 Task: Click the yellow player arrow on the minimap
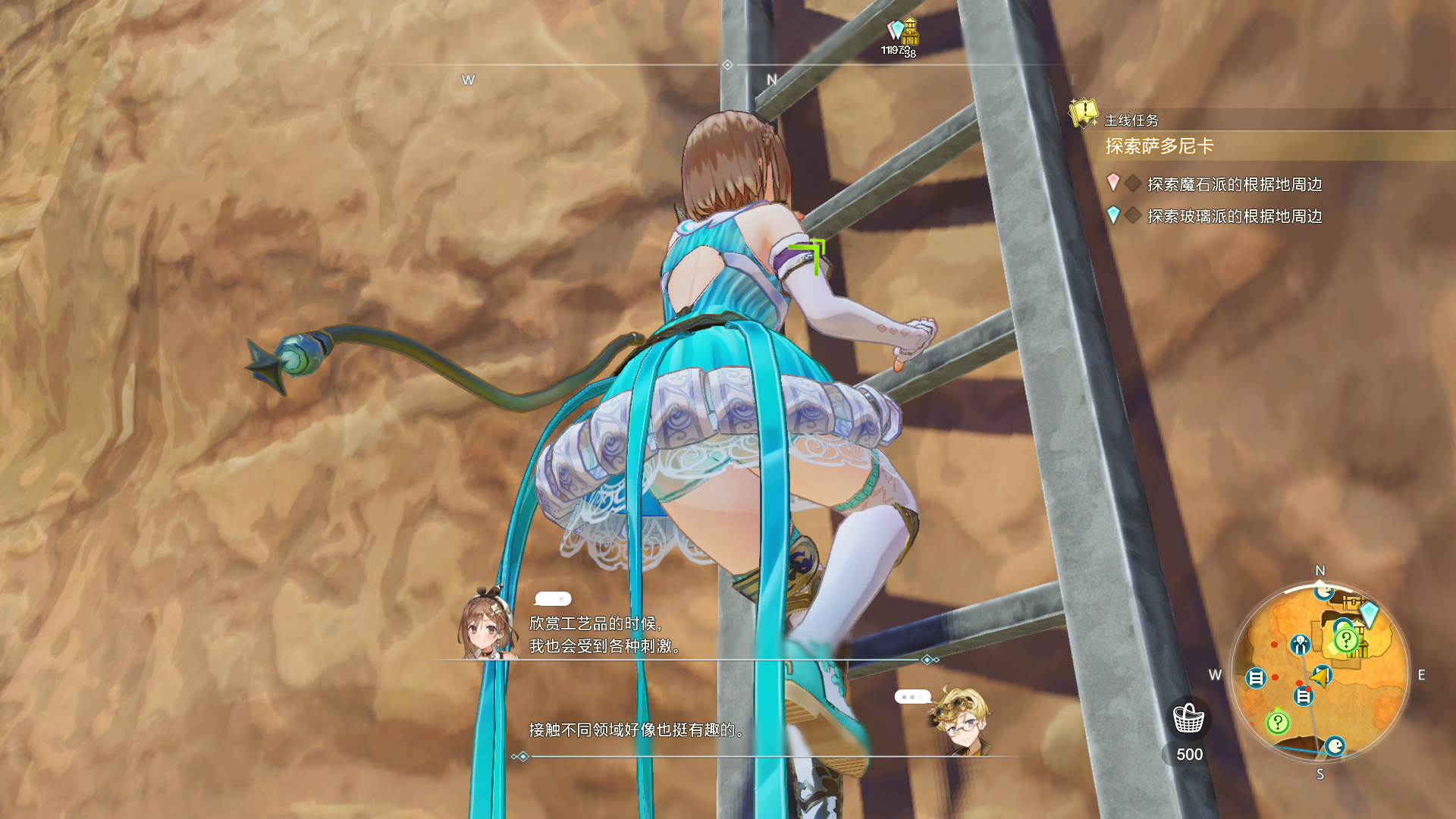(1319, 677)
